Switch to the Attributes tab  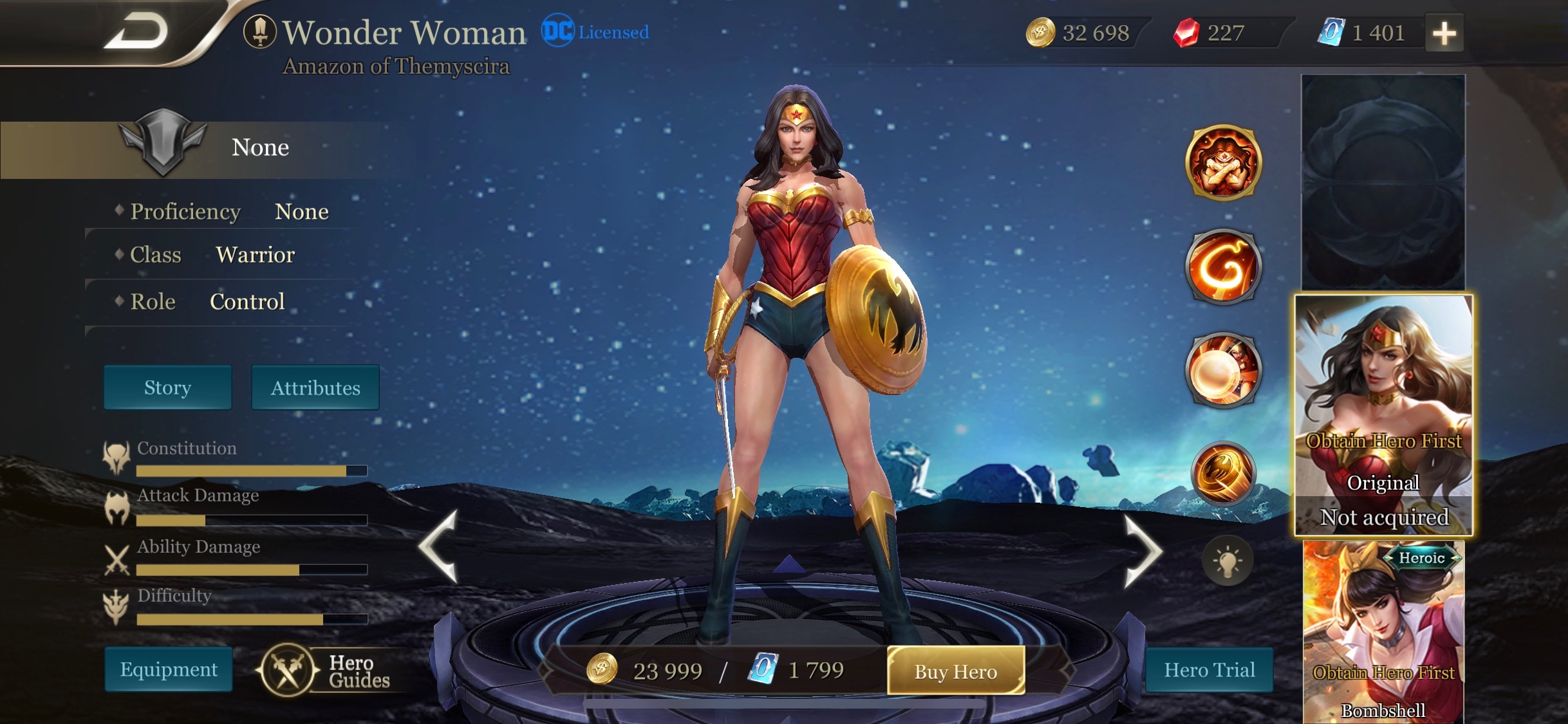(315, 387)
